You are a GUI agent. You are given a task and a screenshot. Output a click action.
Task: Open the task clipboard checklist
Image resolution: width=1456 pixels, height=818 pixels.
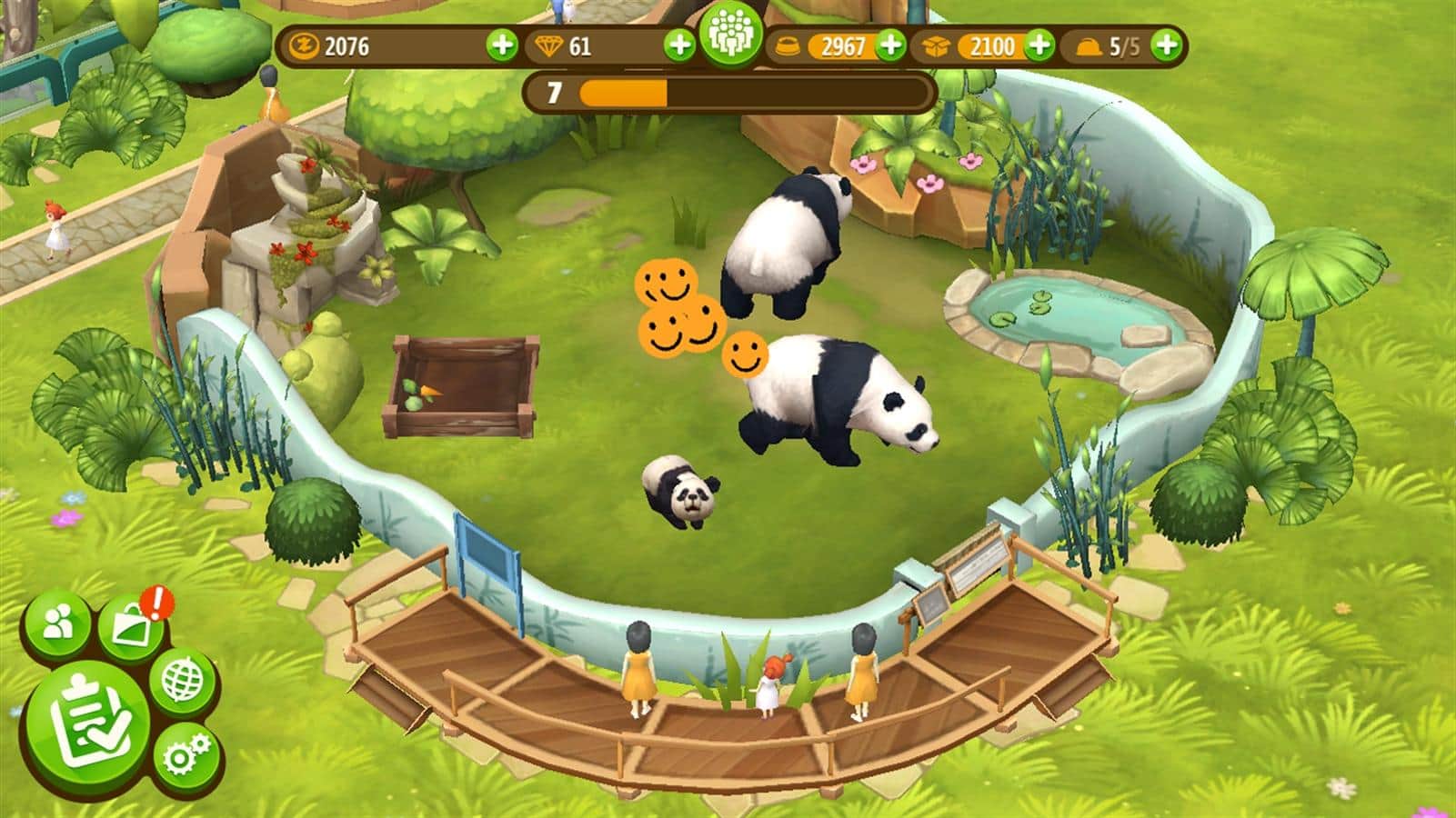[x=87, y=723]
